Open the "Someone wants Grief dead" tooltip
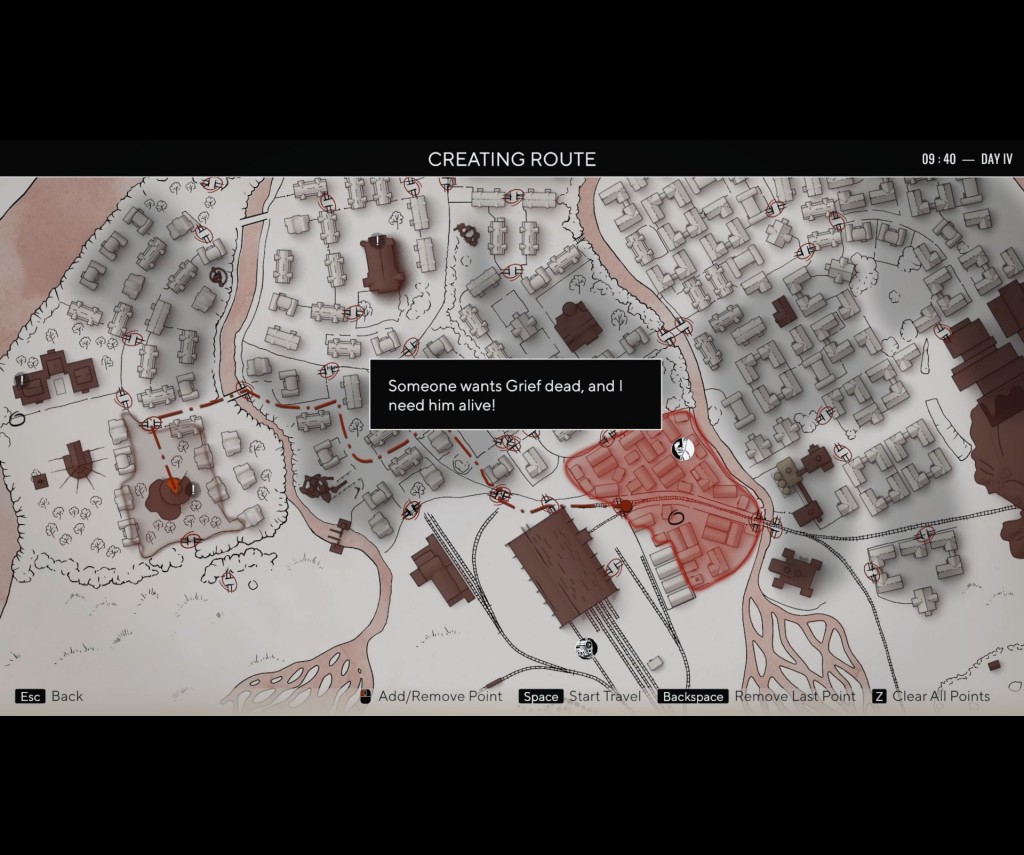Viewport: 1024px width, 855px height. pos(515,394)
